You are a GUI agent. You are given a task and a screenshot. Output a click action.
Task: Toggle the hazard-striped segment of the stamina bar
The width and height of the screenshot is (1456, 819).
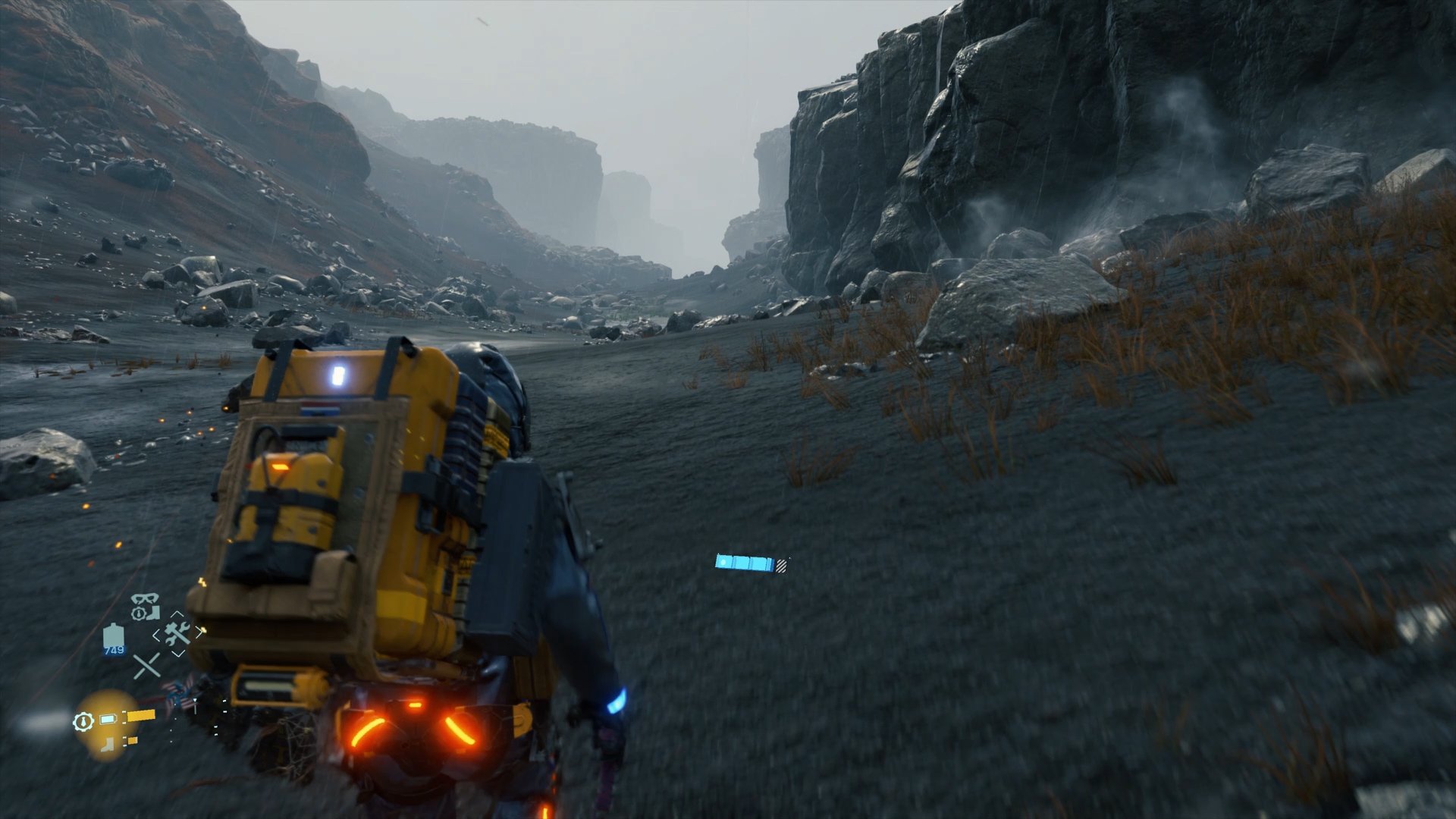click(781, 566)
